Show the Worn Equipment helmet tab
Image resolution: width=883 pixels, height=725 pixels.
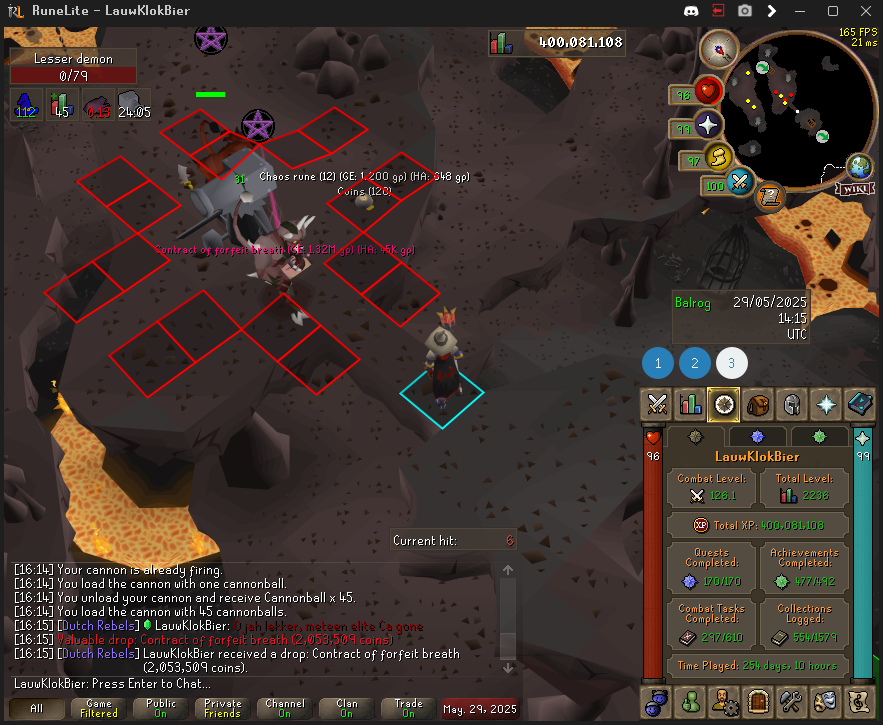click(791, 404)
